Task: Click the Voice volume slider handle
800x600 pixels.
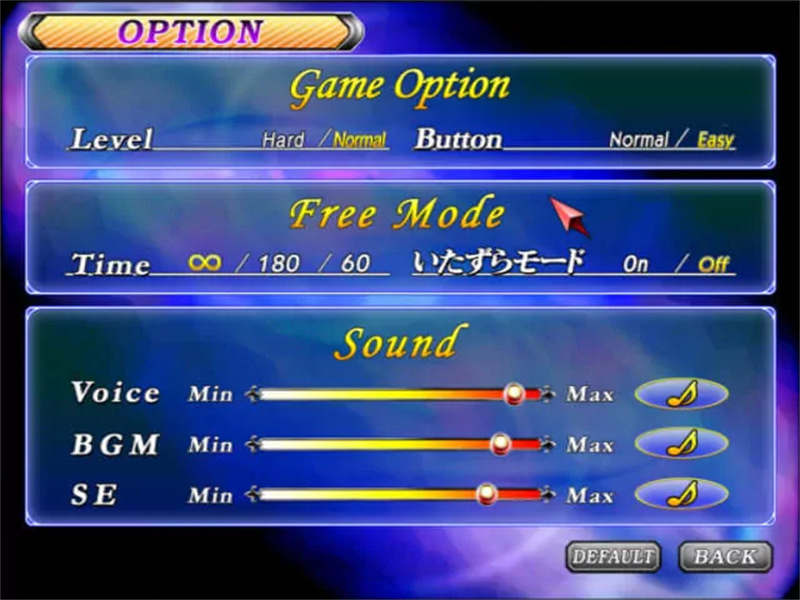Action: point(515,394)
